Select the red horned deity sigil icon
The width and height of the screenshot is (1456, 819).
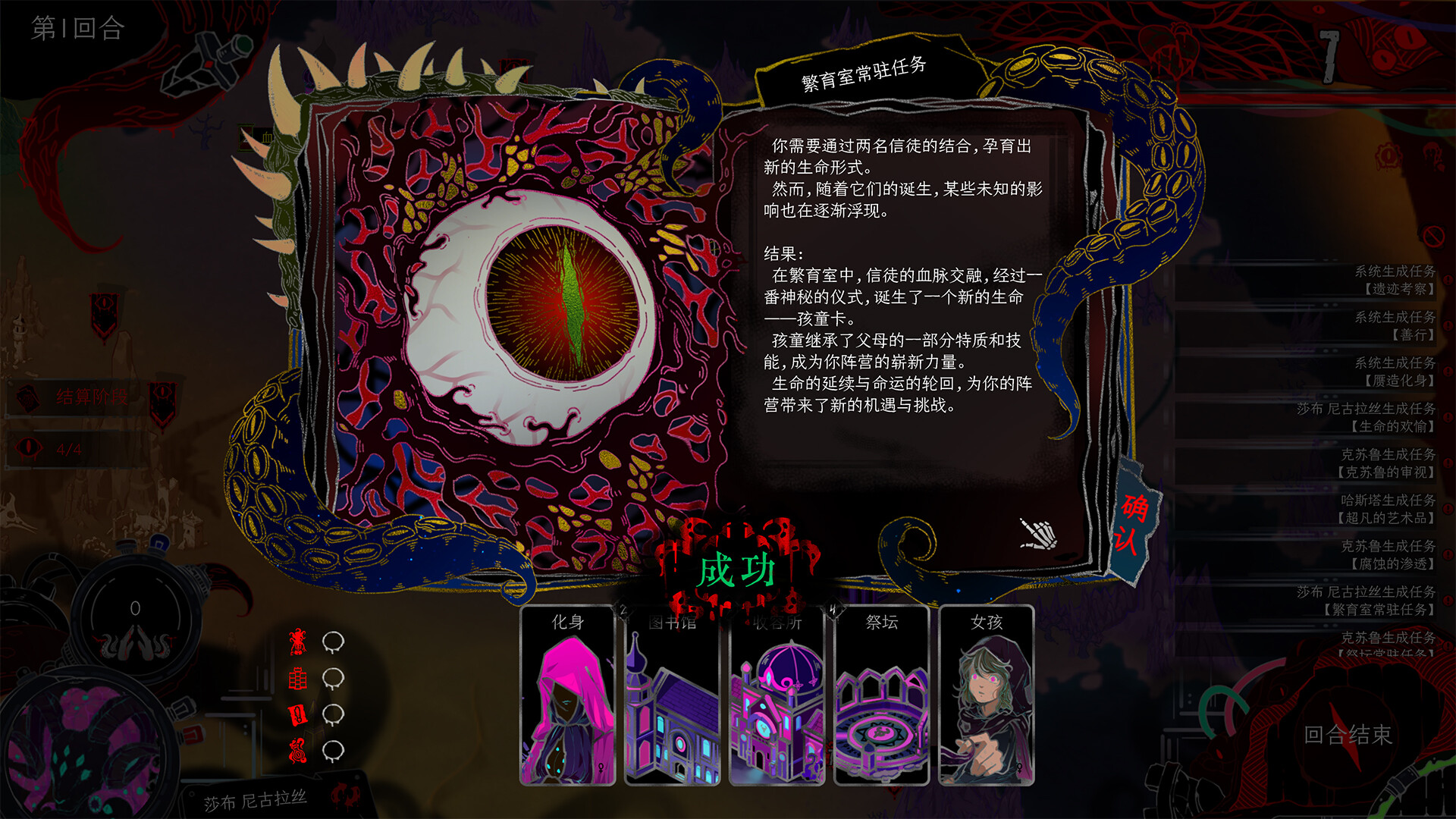[x=297, y=642]
